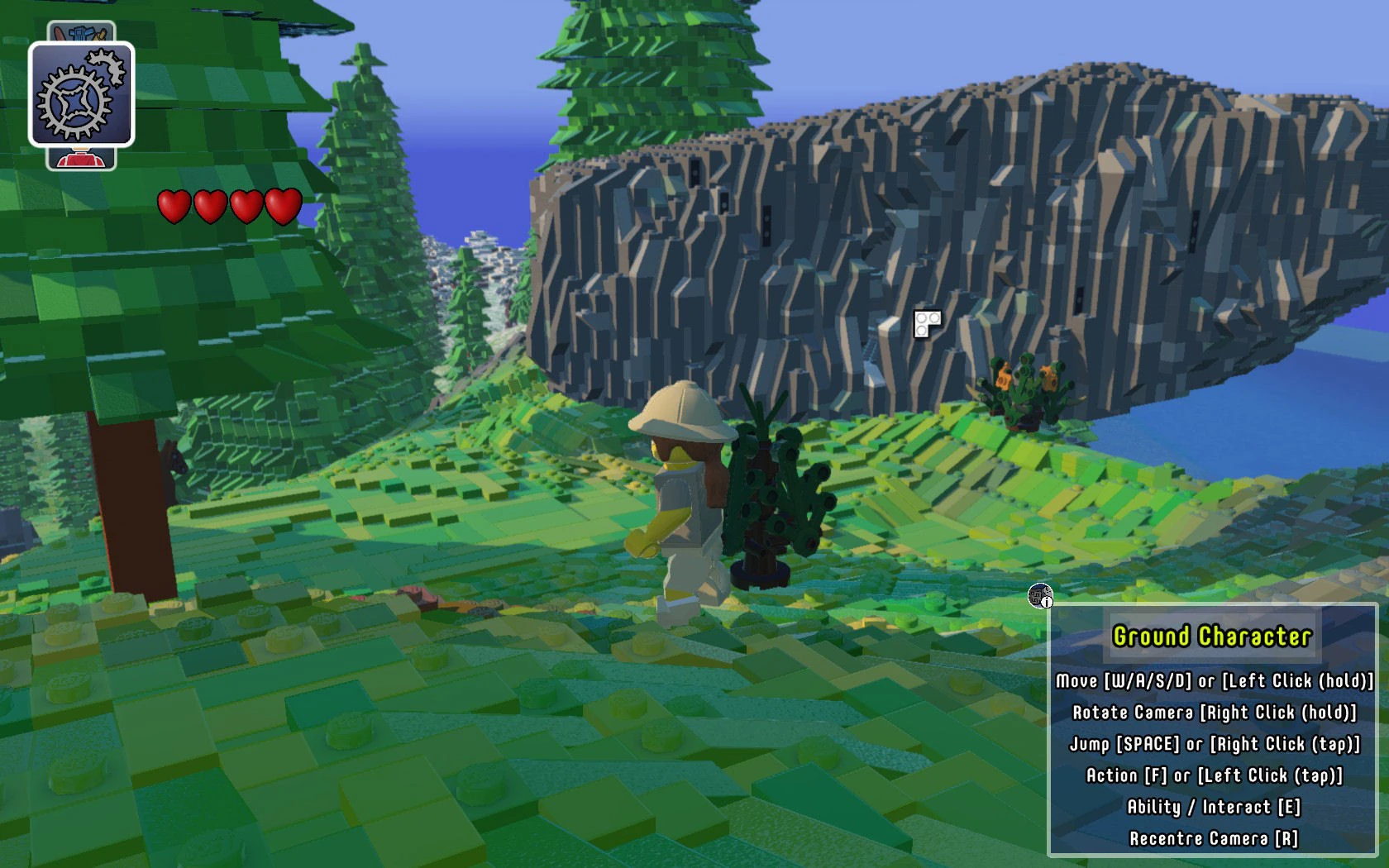Click the tools icon above the gear wheel
Screen dimensions: 1389x868
[80, 31]
